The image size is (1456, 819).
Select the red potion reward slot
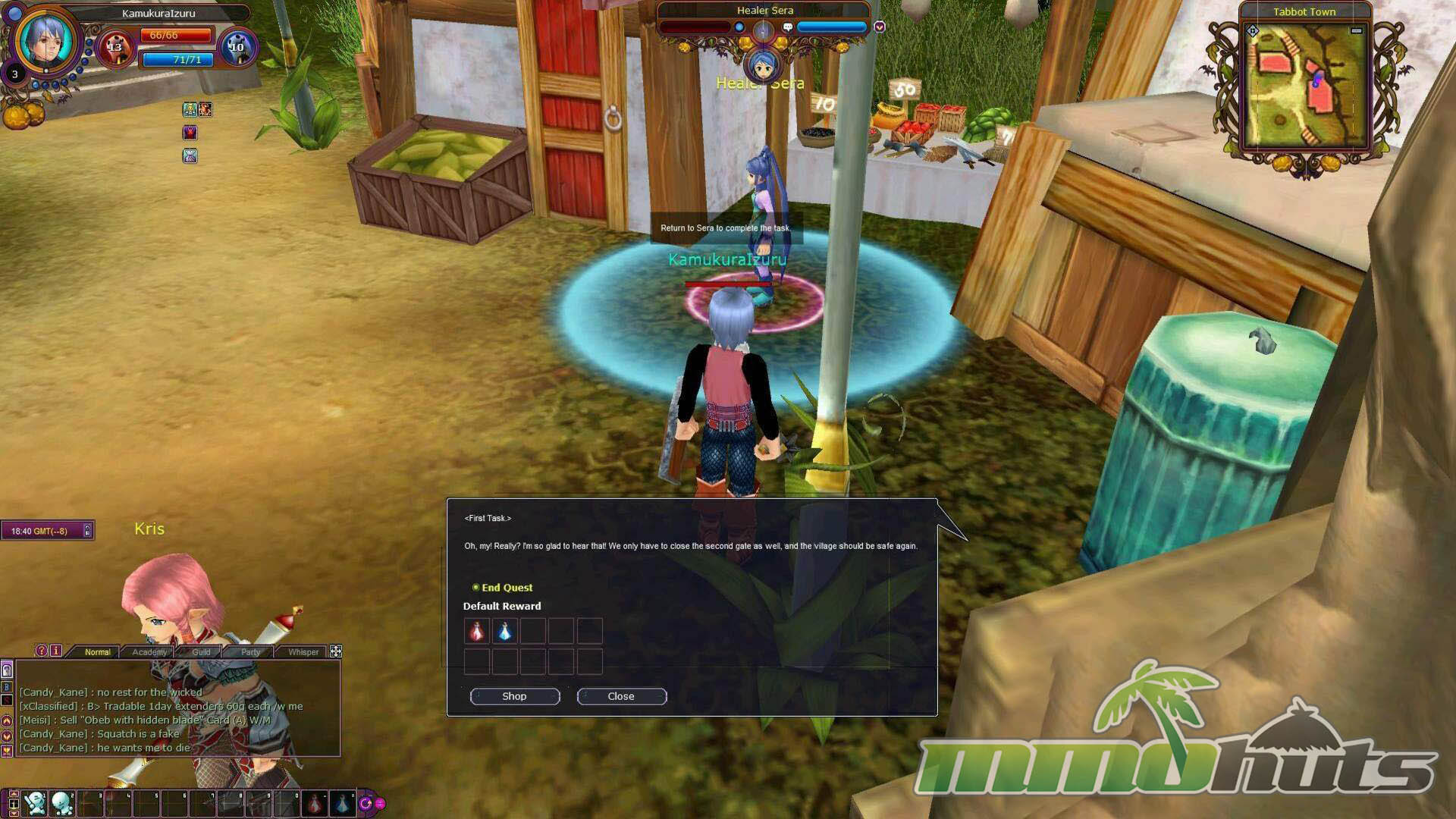pos(477,631)
